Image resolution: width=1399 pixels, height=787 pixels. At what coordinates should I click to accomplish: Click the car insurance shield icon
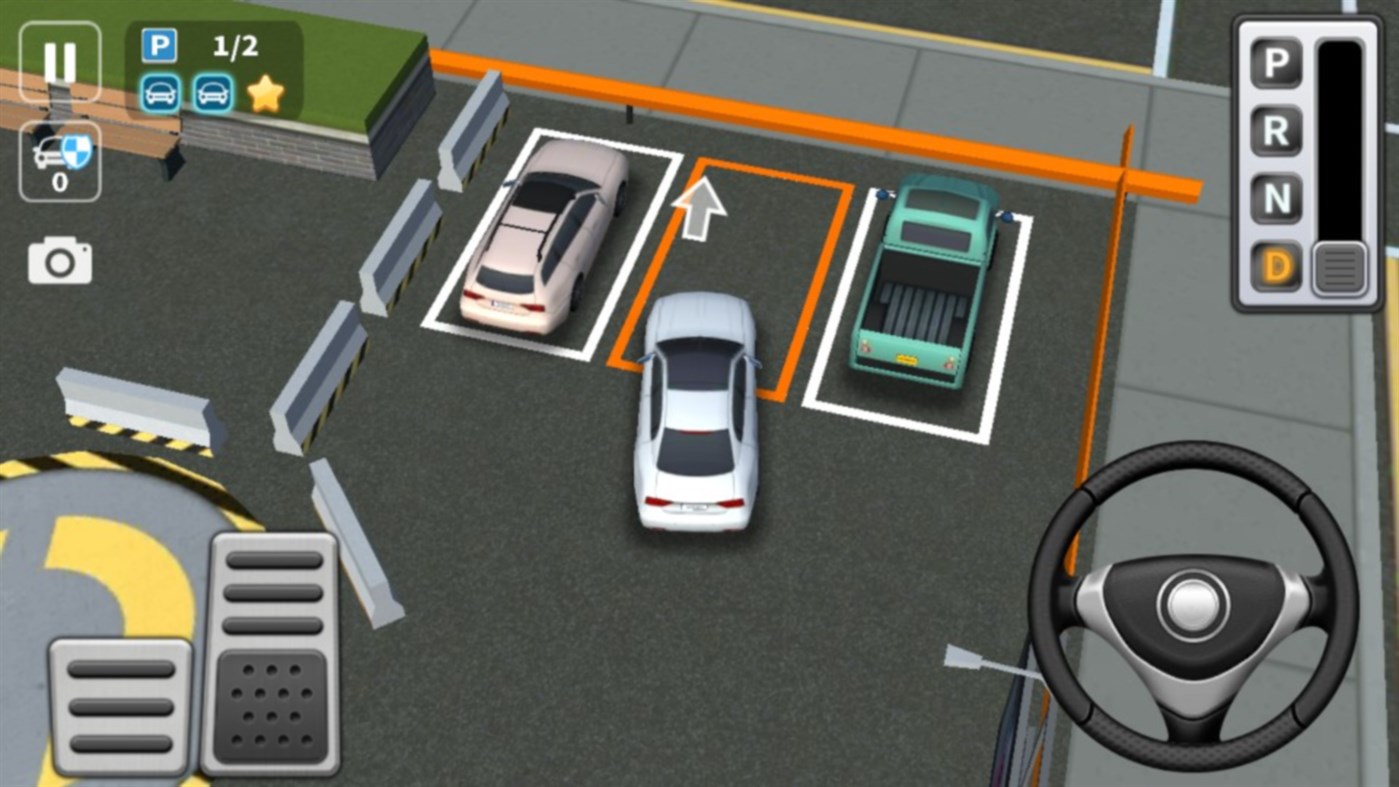[x=59, y=148]
